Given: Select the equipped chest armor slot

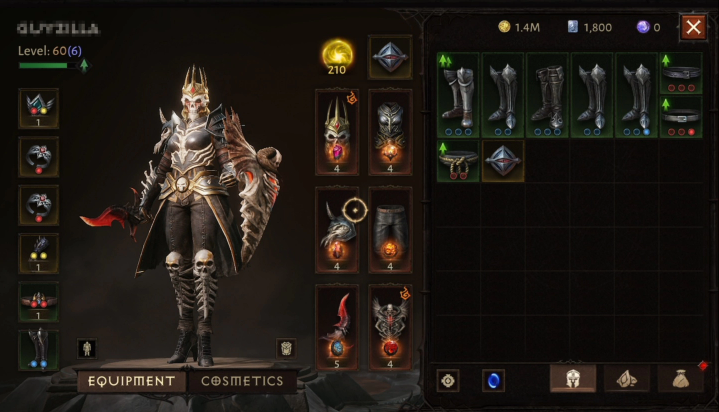Looking at the screenshot, I should point(390,131).
